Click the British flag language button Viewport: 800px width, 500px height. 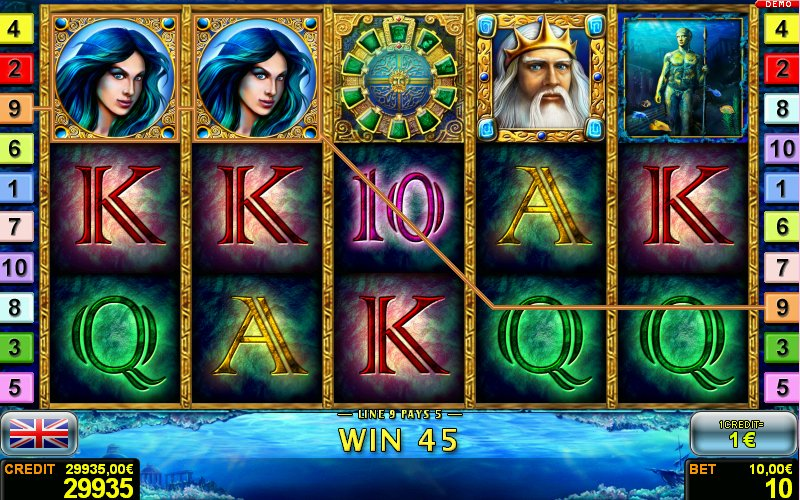[40, 433]
